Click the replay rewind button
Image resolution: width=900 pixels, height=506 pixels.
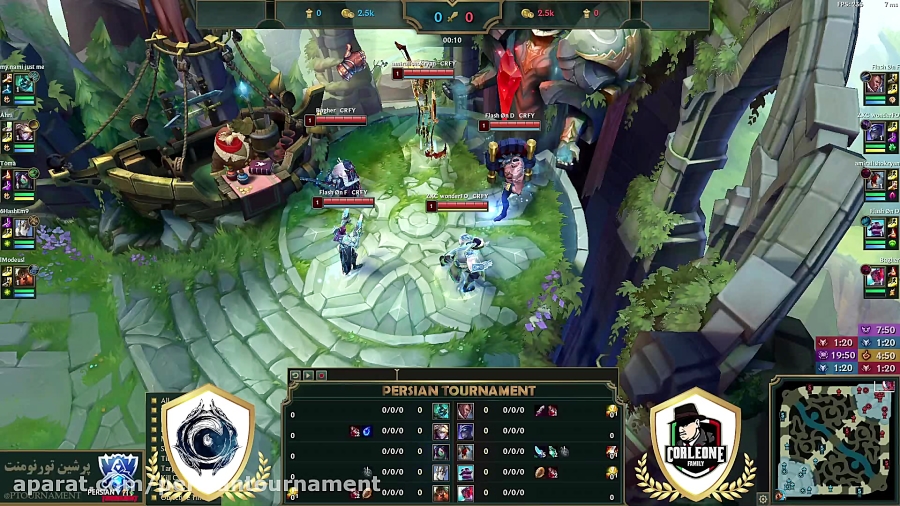click(x=294, y=375)
